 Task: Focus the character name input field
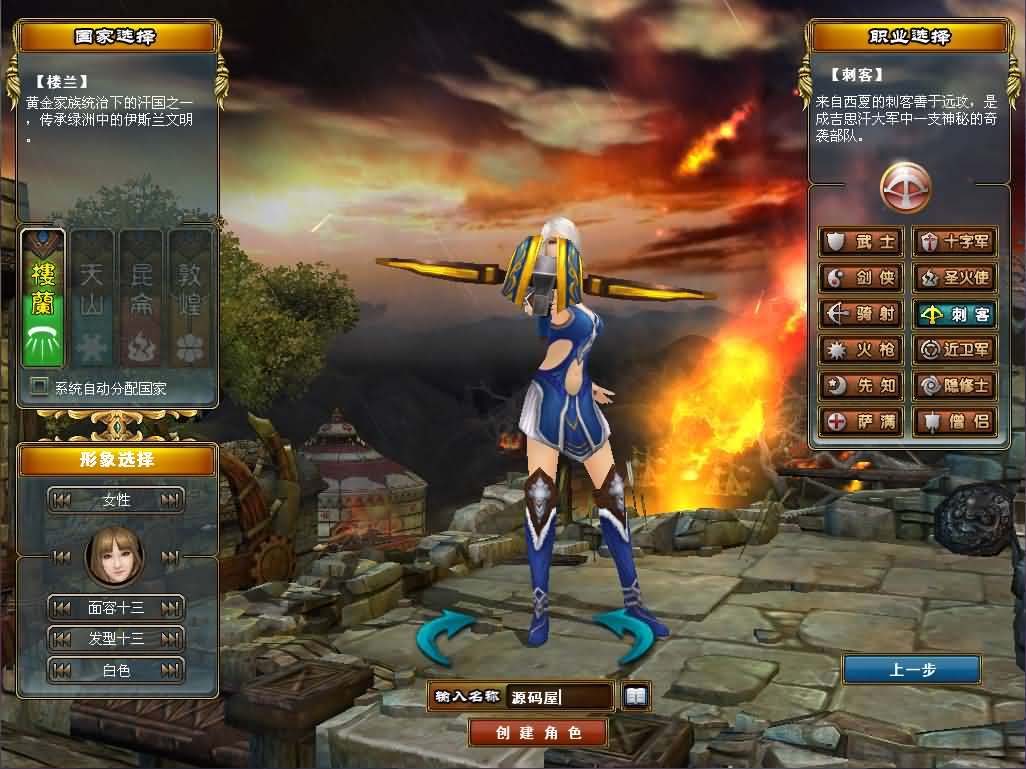[x=560, y=697]
